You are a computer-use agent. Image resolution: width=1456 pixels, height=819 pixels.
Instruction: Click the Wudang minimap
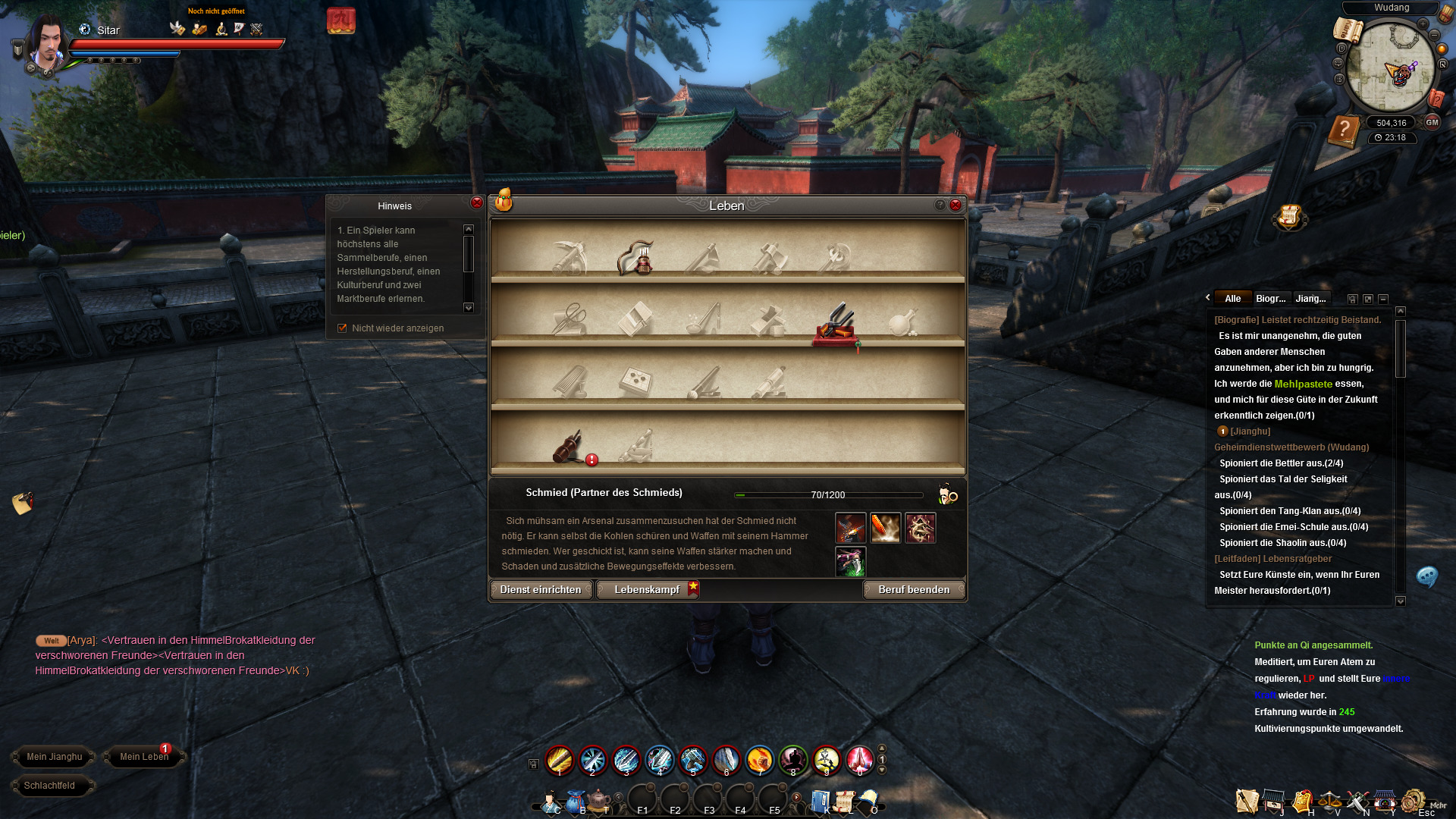[x=1391, y=67]
